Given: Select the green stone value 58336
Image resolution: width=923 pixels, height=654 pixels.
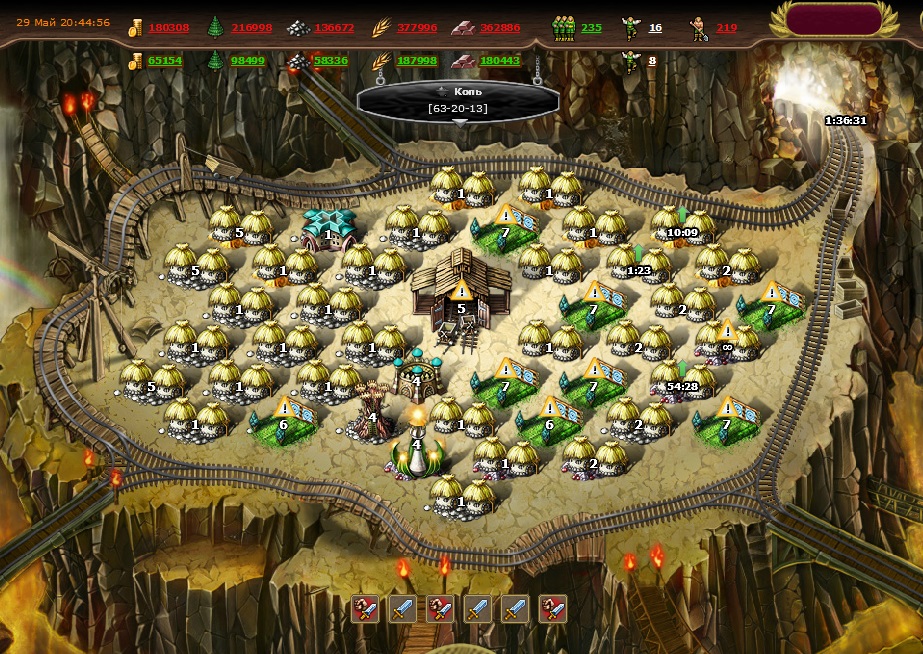Looking at the screenshot, I should 331,61.
